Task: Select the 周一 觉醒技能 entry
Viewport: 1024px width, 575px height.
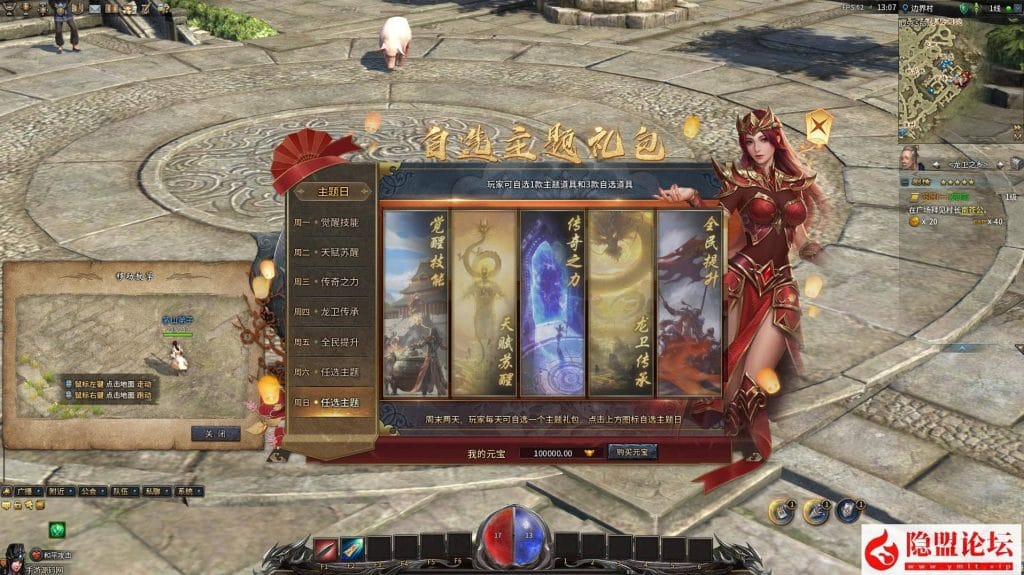Action: point(326,222)
